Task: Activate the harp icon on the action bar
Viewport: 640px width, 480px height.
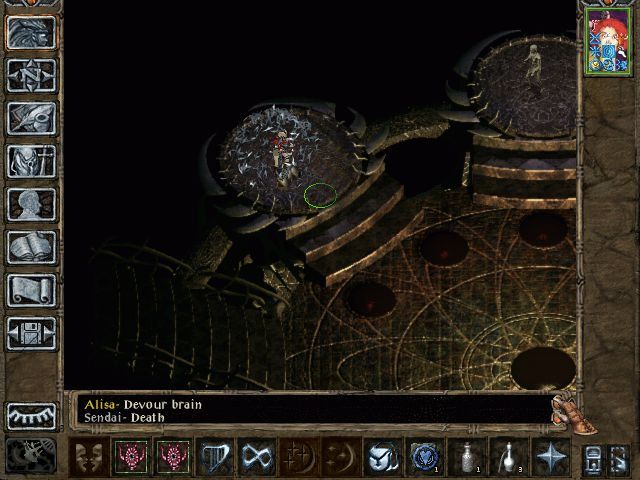Action: [x=216, y=458]
